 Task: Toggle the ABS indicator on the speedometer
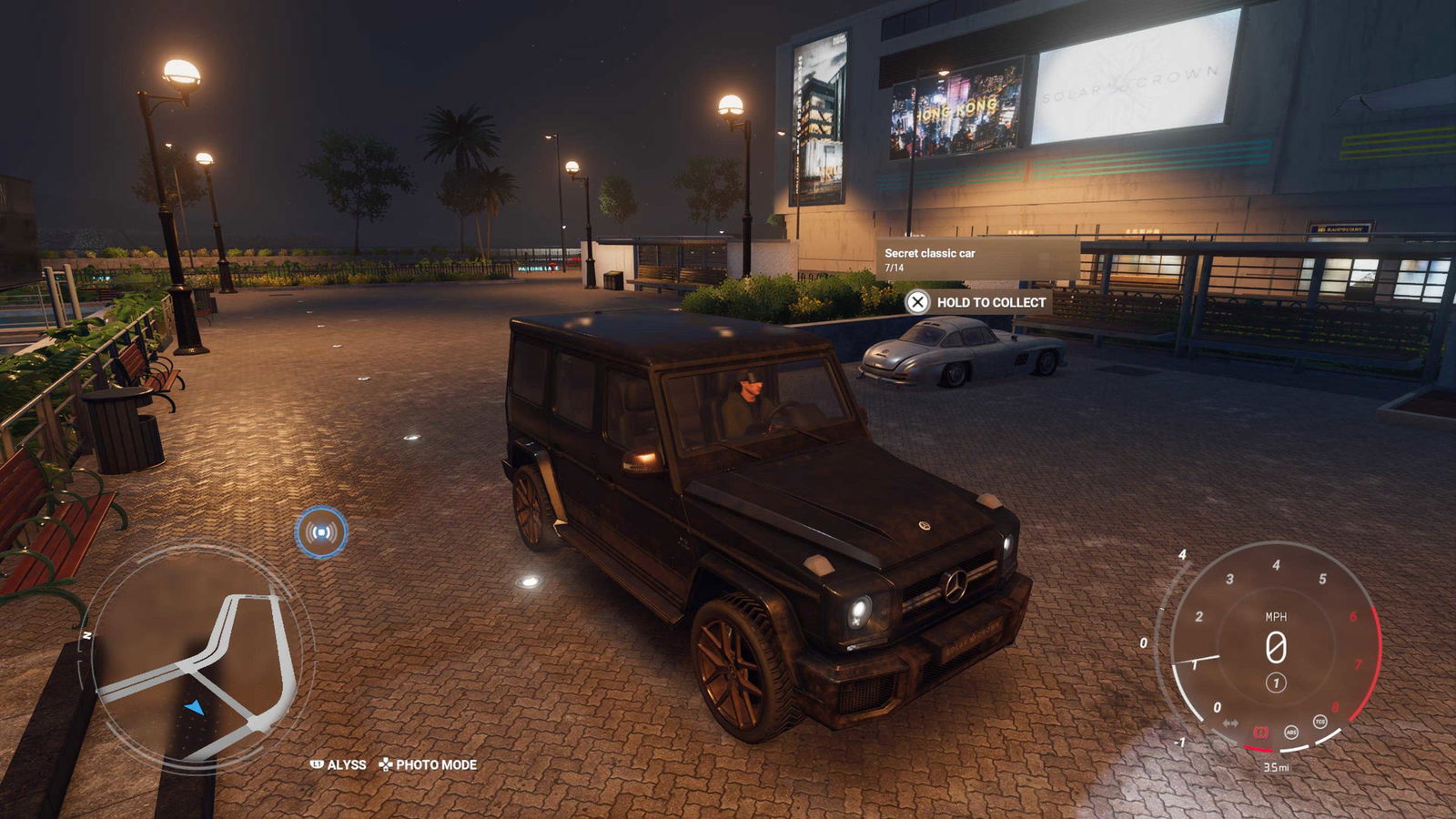coord(1290,732)
